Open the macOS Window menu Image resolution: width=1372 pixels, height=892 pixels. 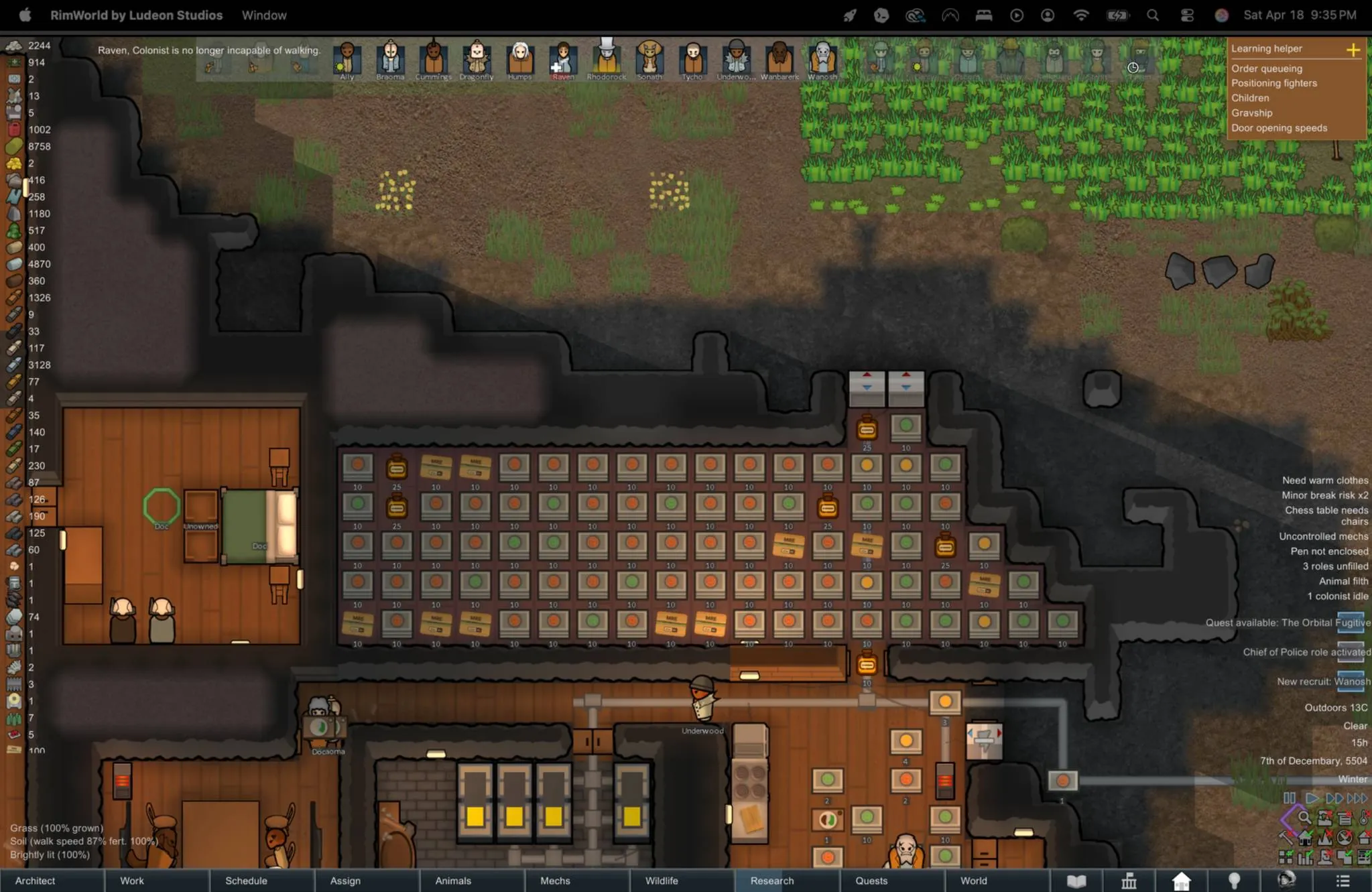point(264,15)
